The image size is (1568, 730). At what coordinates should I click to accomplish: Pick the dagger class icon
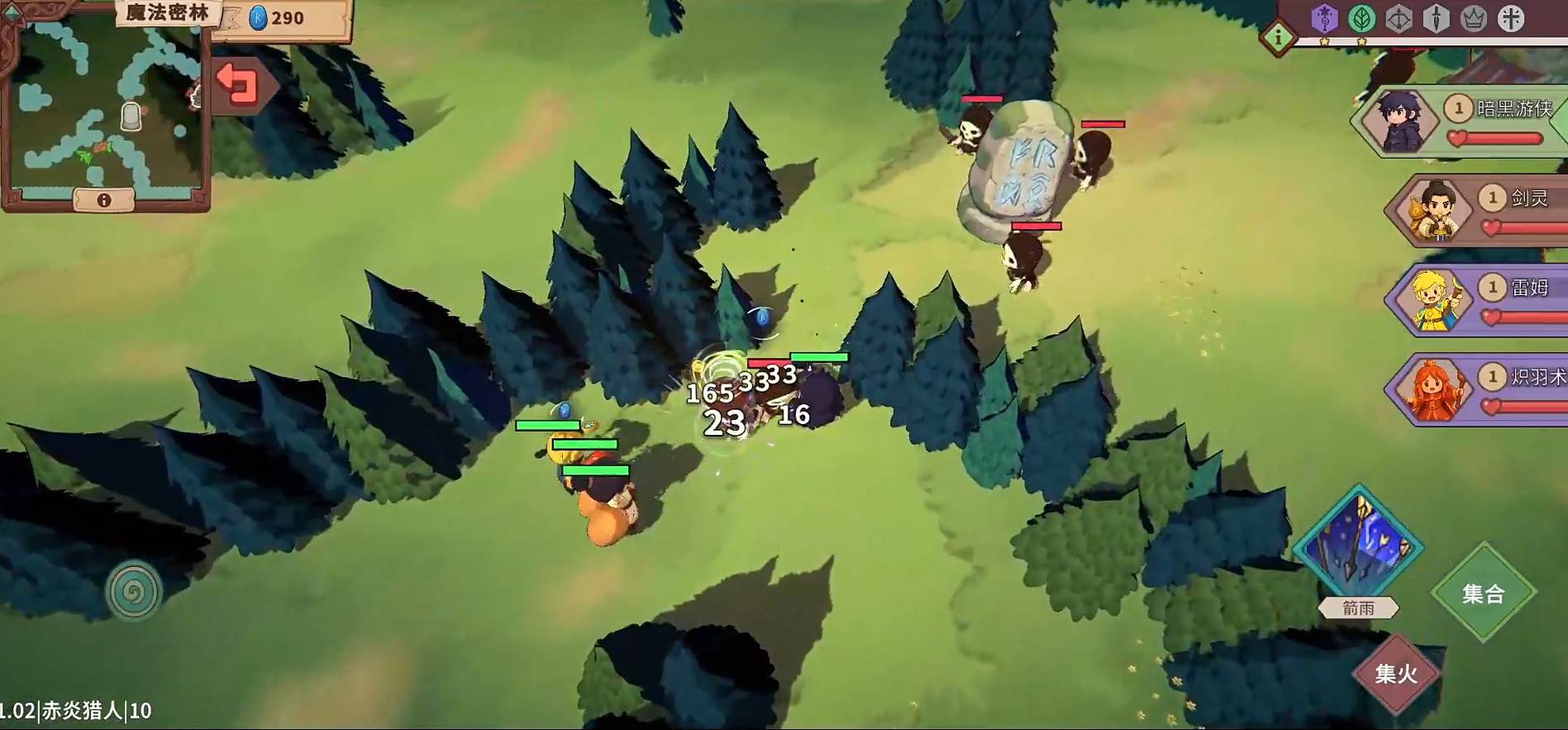[1437, 18]
